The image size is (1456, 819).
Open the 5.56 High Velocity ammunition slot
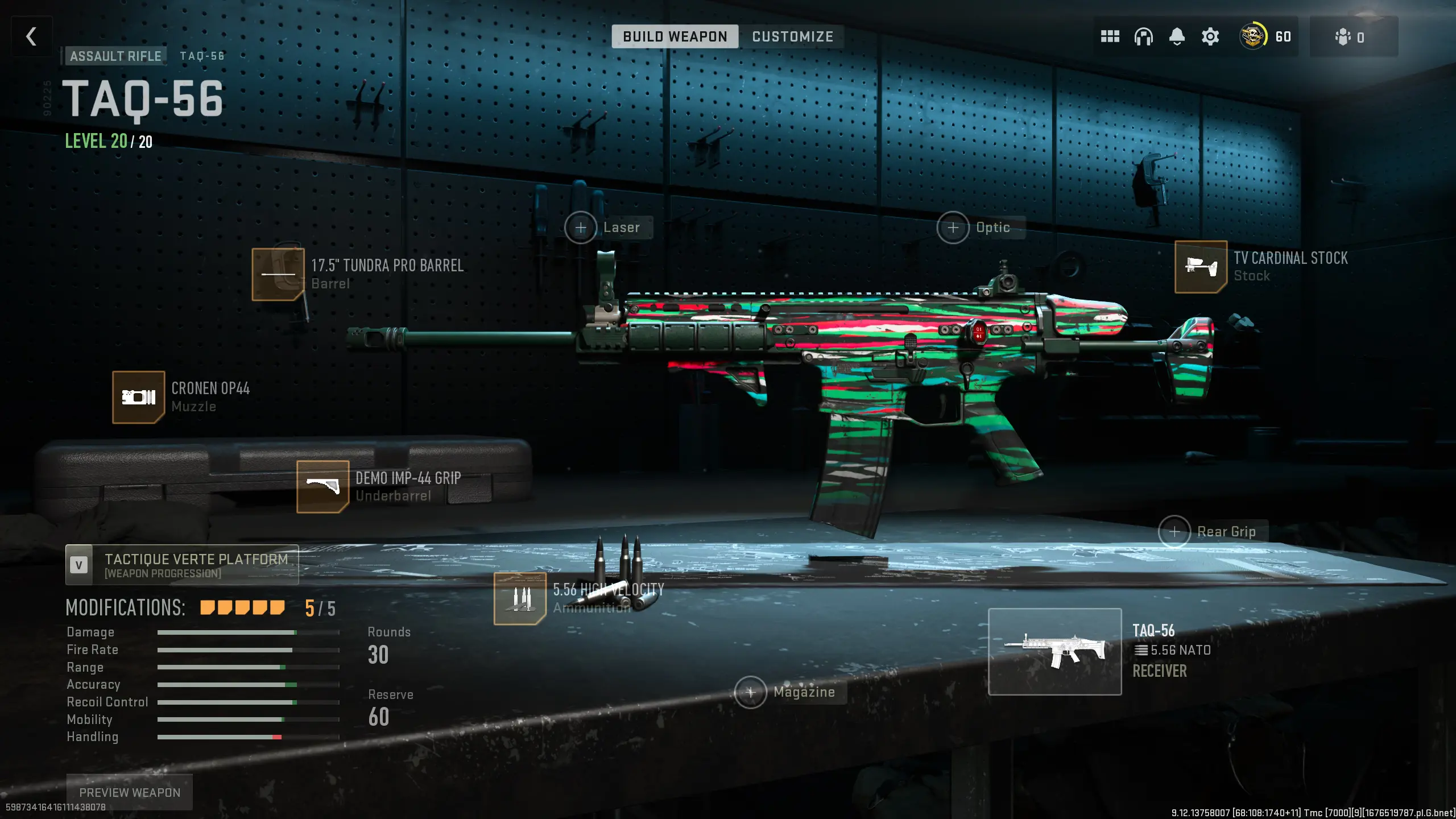[520, 597]
